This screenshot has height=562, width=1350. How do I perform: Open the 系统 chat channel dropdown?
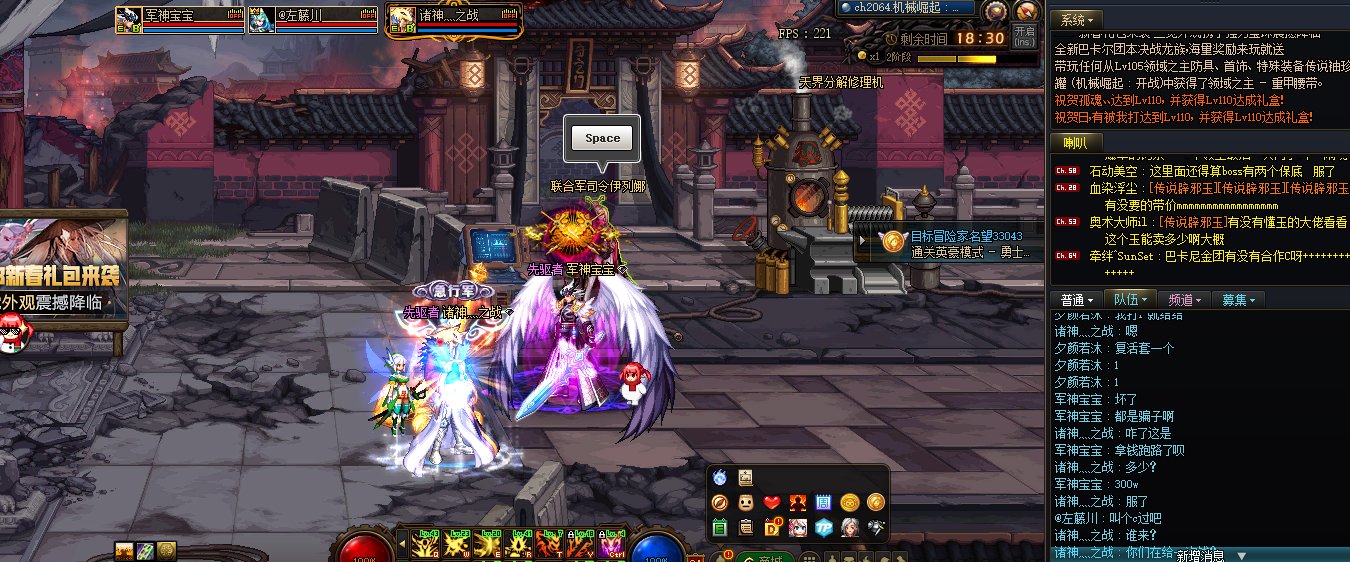tap(1080, 20)
